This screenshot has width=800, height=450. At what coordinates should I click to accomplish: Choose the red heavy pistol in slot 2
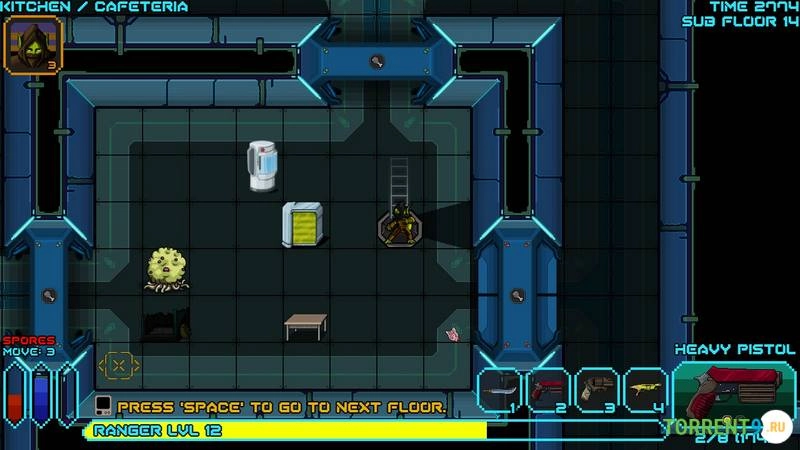pos(548,391)
